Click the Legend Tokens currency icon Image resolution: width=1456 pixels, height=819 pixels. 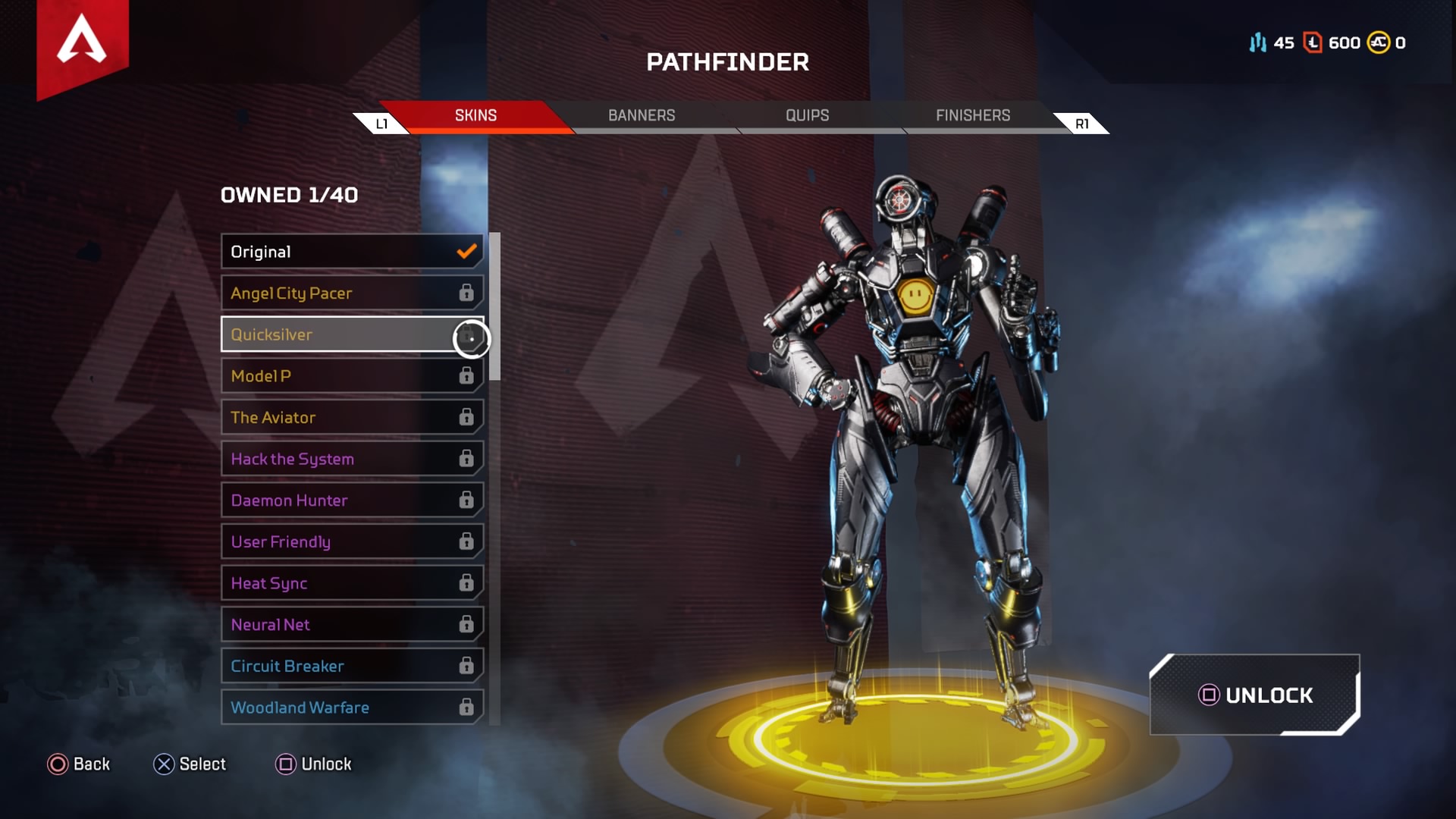click(x=1312, y=43)
